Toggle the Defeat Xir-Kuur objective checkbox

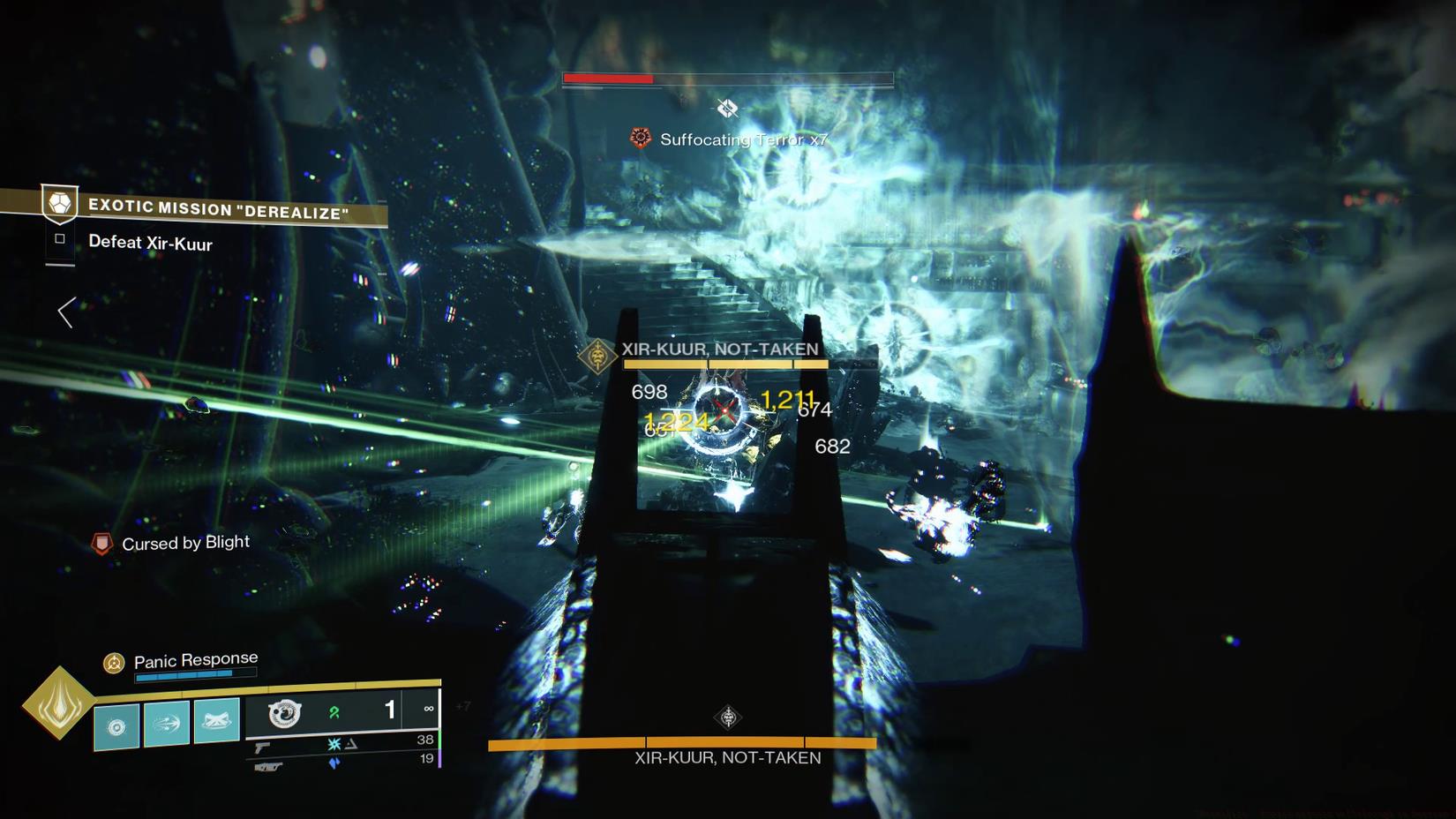coord(58,238)
